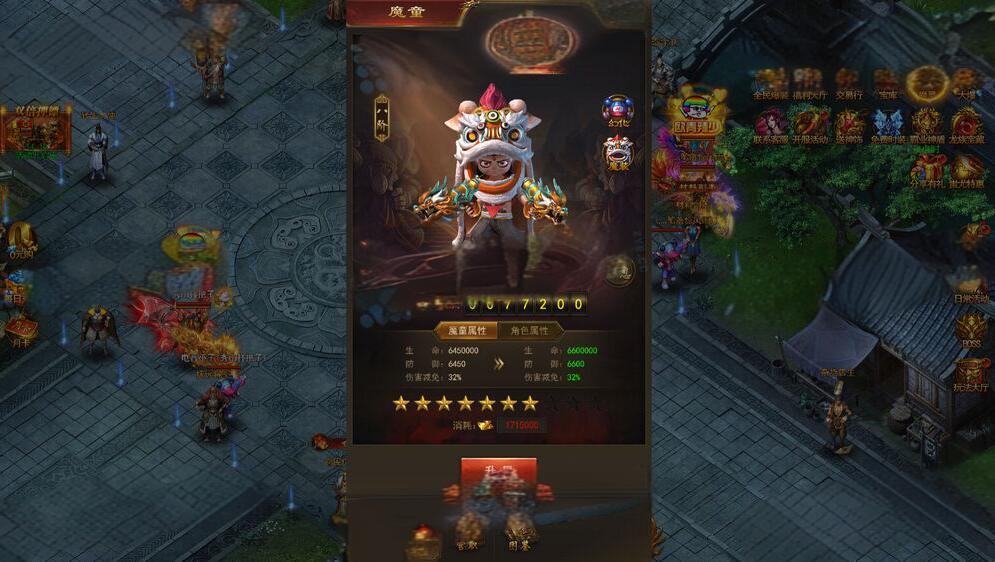The image size is (995, 562).
Task: Open the 龙族宝藏 dragon treasure icon
Action: click(x=966, y=125)
